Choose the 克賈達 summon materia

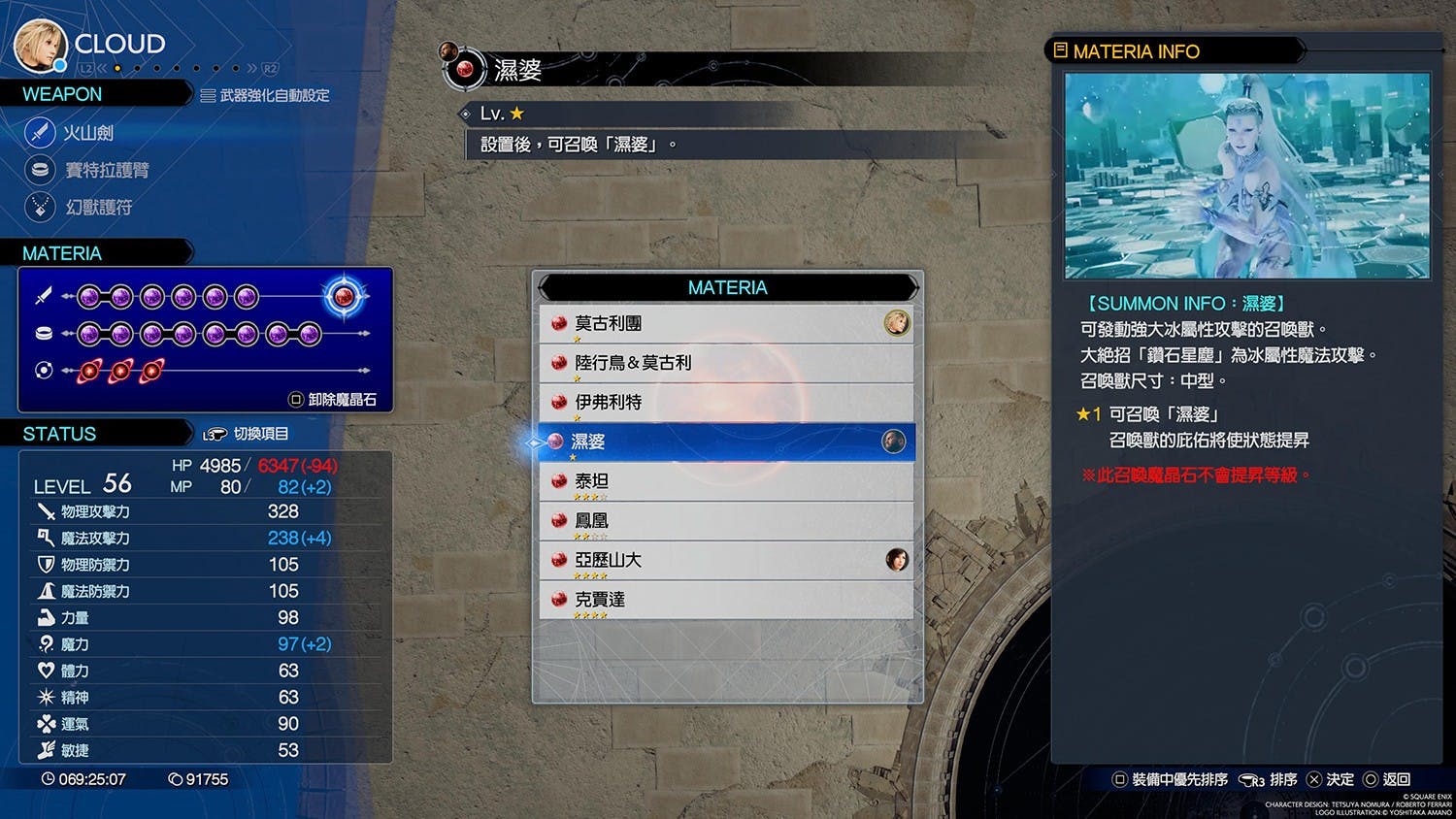pos(726,600)
